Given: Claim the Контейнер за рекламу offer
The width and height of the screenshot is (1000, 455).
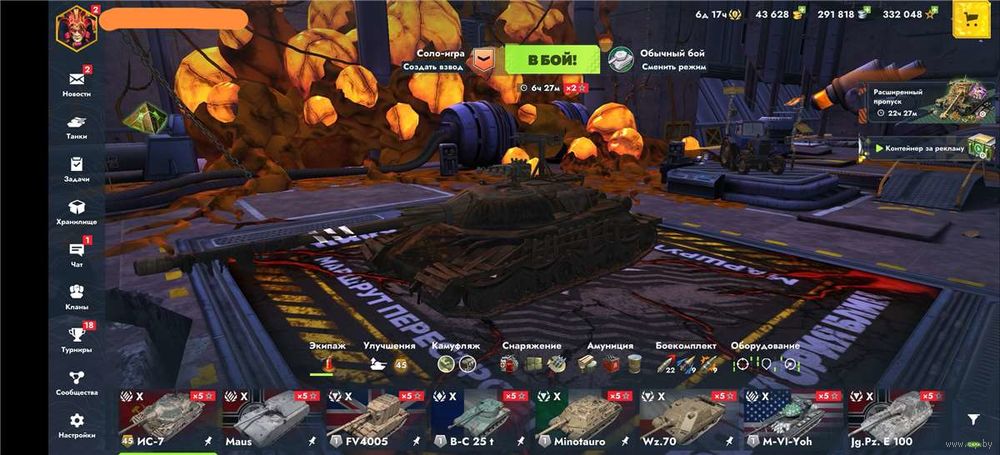Looking at the screenshot, I should 925,148.
